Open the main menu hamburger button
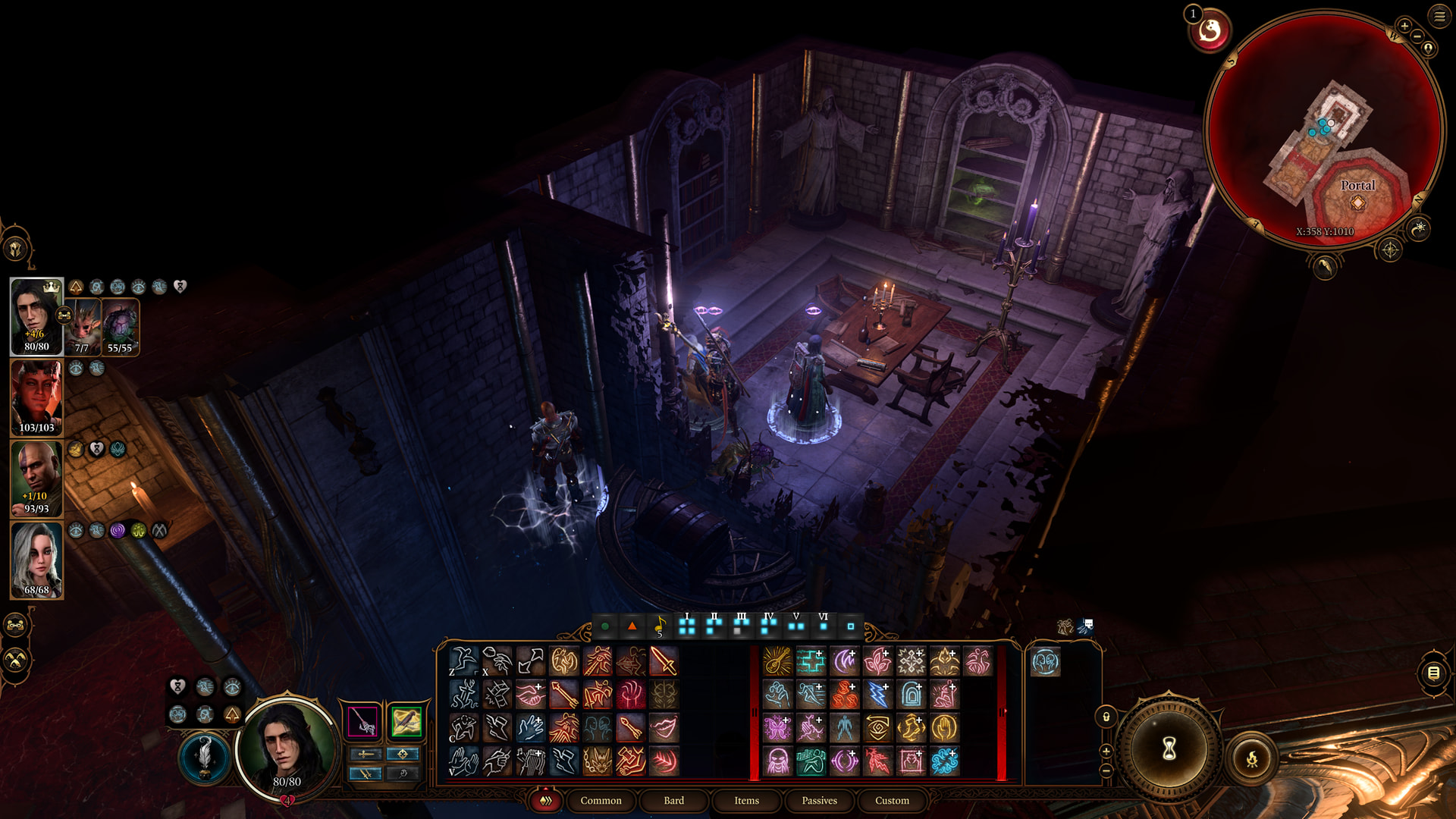1456x819 pixels. [x=1439, y=16]
